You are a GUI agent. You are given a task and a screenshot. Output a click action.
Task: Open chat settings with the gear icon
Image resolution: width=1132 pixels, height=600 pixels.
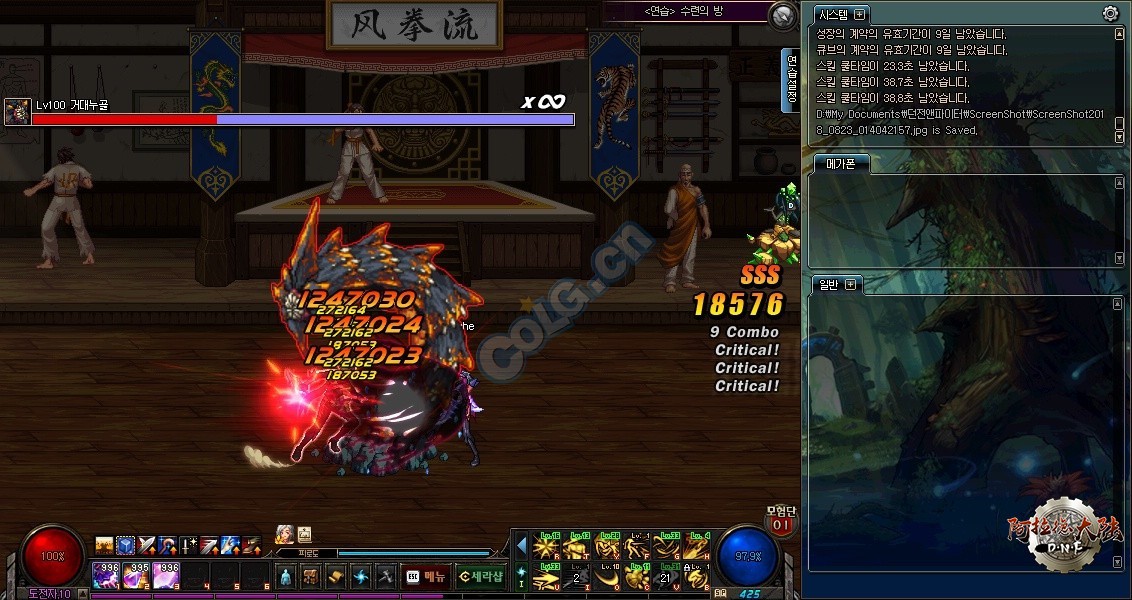click(1110, 13)
